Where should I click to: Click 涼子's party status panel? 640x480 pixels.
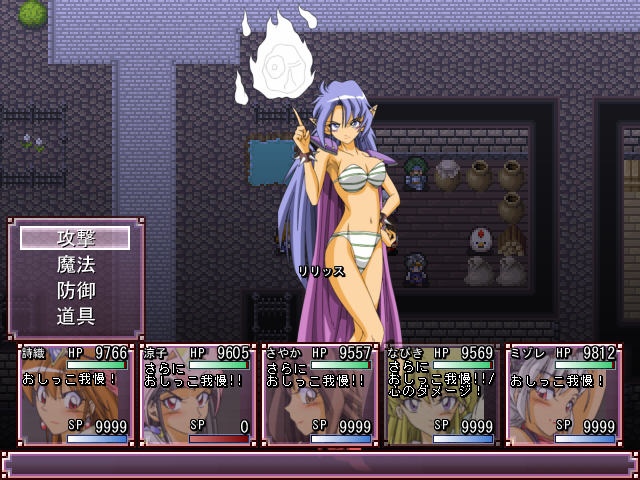[197, 395]
